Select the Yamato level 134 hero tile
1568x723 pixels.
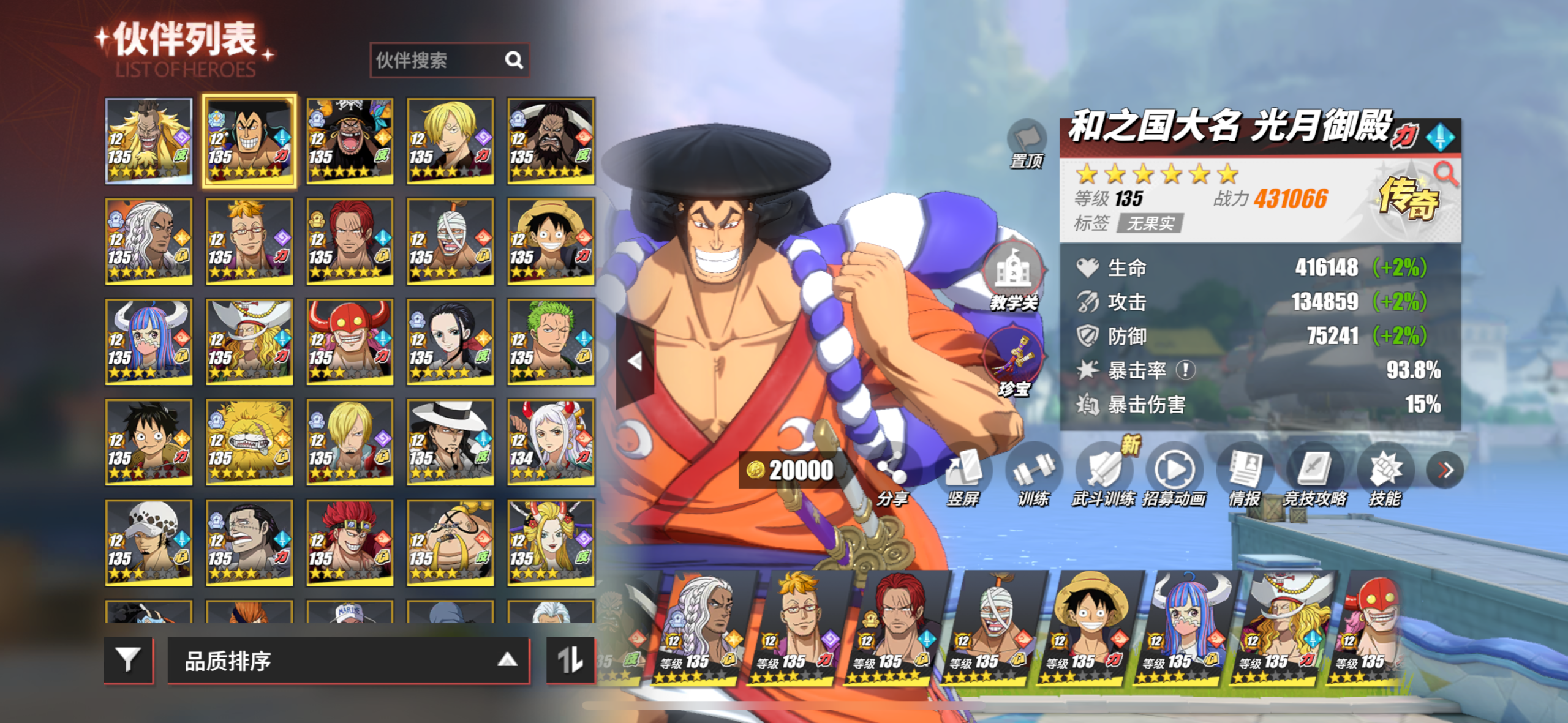pyautogui.click(x=550, y=442)
